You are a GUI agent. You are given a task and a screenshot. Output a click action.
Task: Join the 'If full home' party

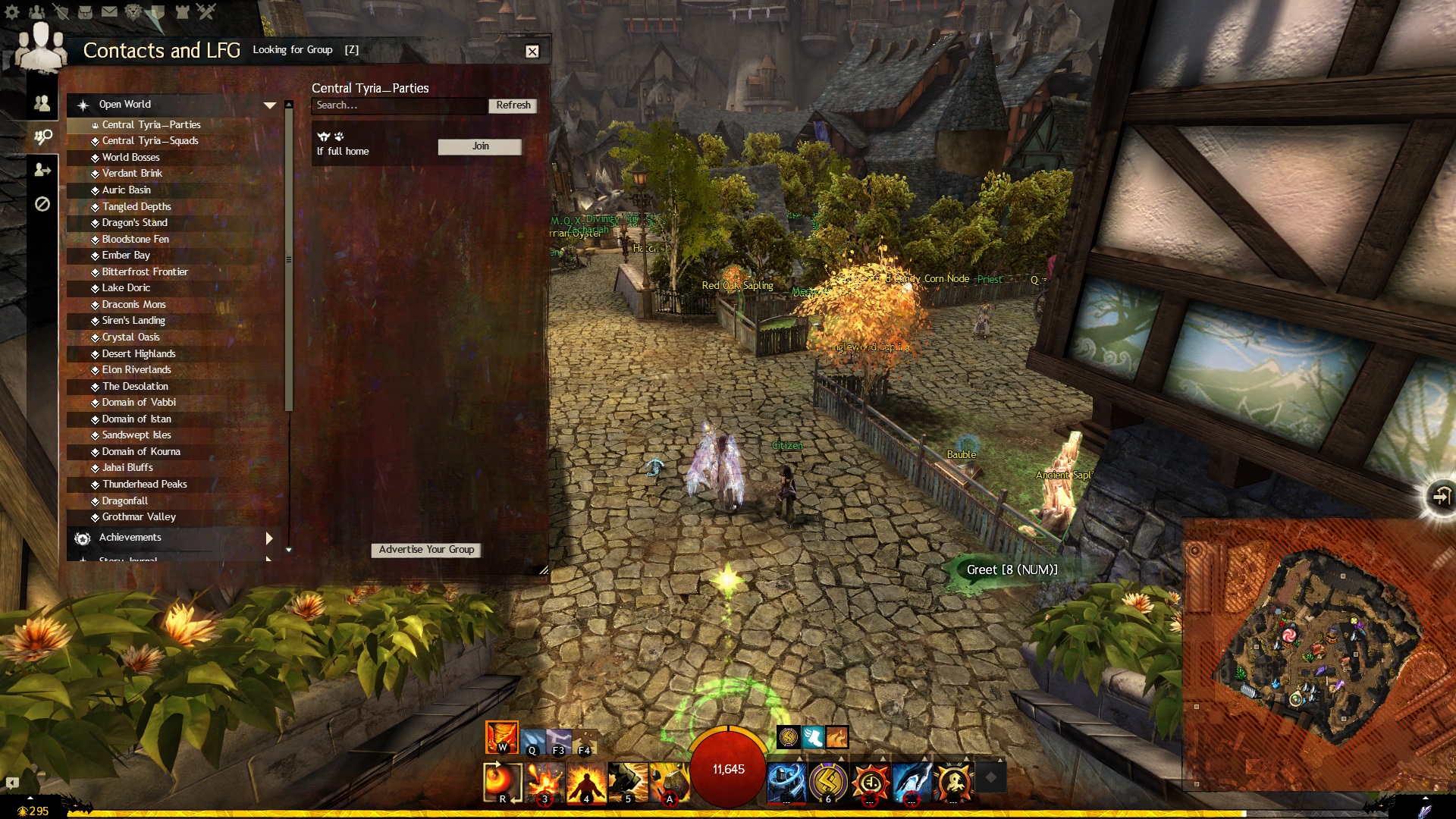(480, 146)
